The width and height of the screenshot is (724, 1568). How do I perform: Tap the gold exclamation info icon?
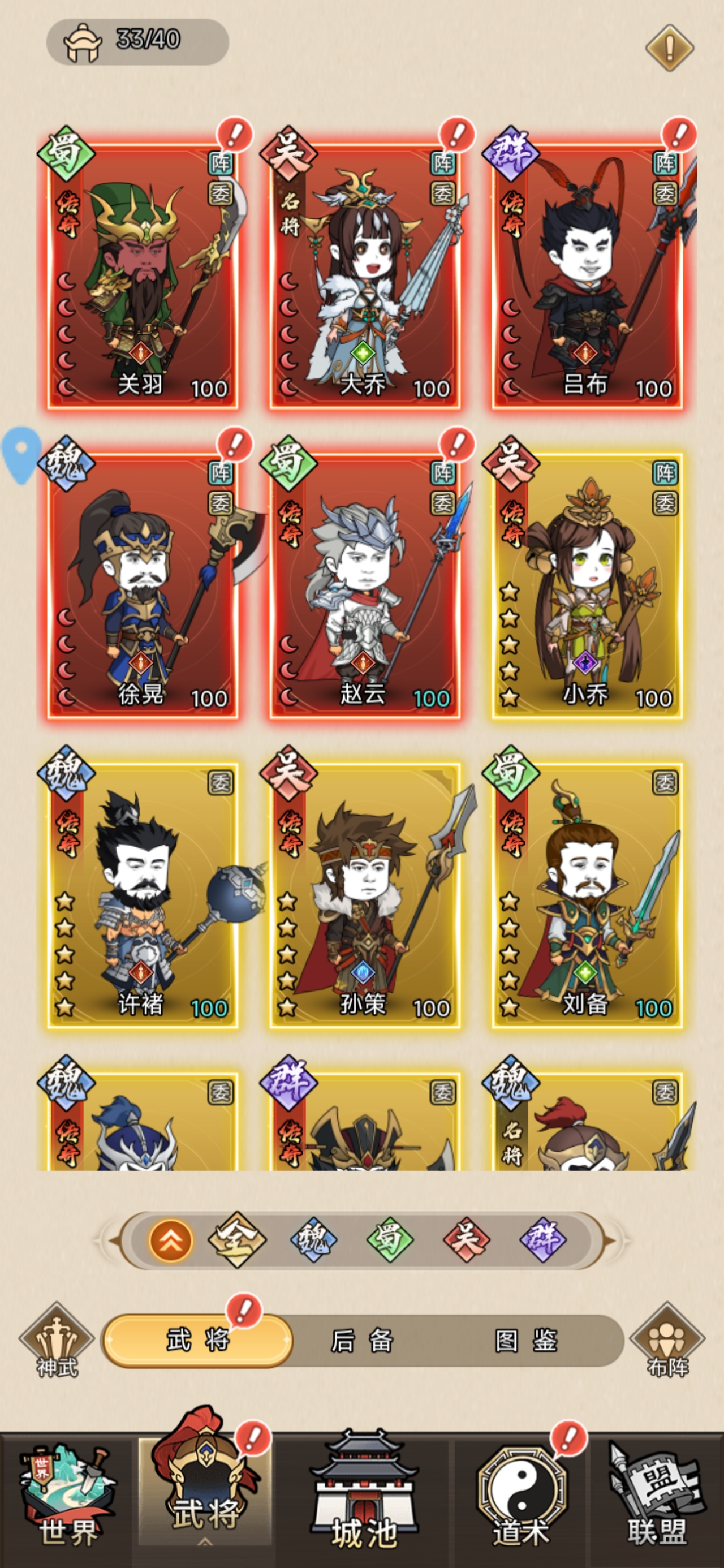tap(669, 48)
